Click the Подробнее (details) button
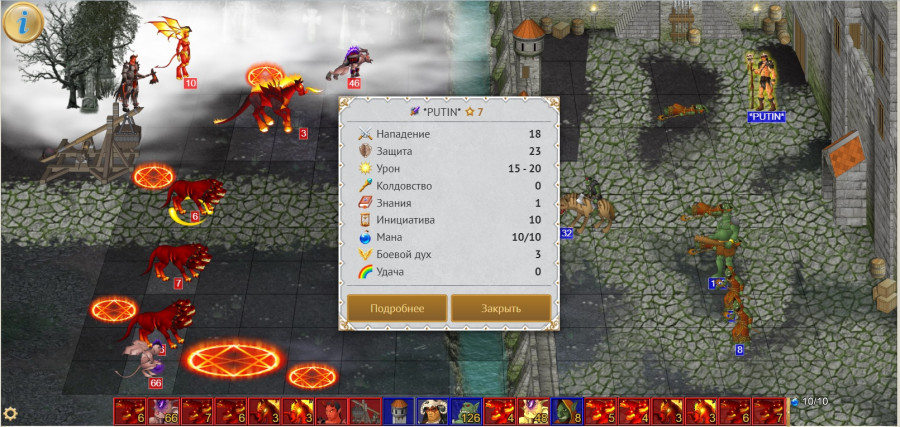This screenshot has height=427, width=900. (x=397, y=308)
